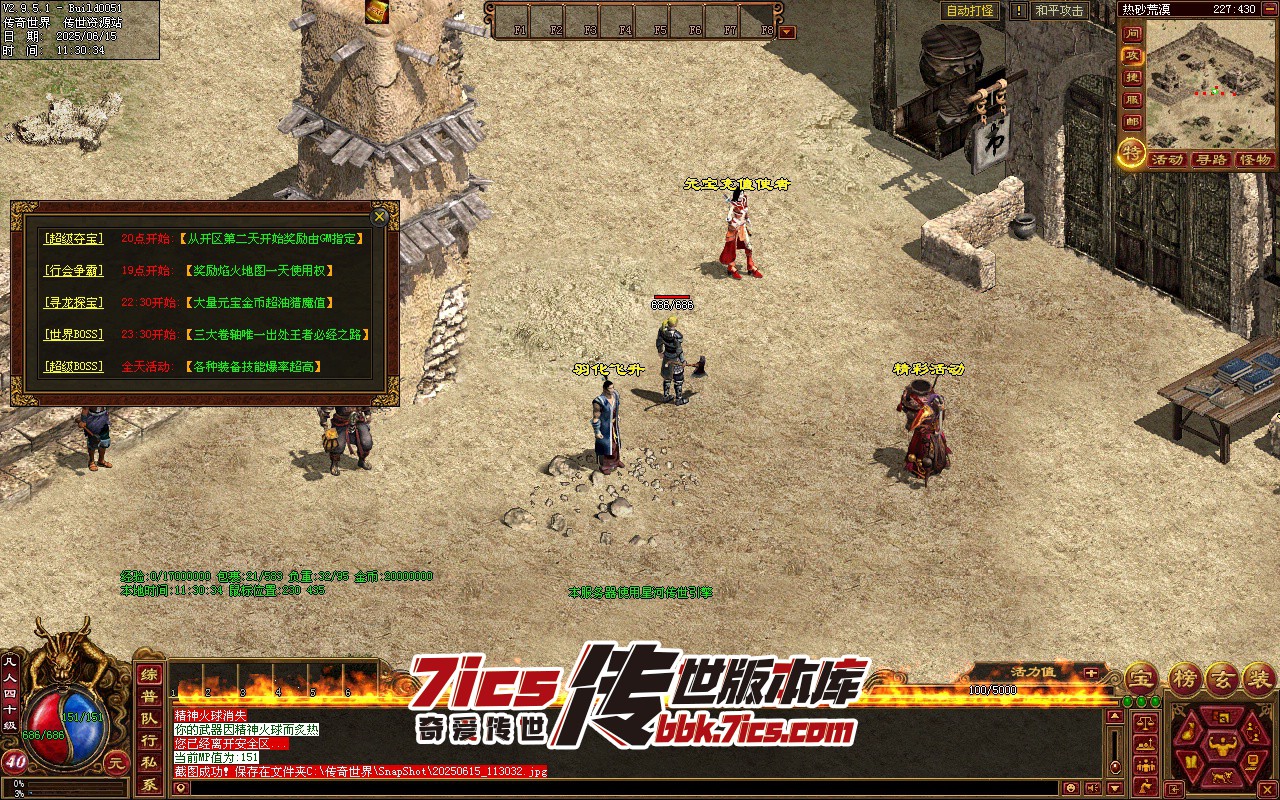
Task: Select the 私 private chat channel
Action: click(148, 763)
